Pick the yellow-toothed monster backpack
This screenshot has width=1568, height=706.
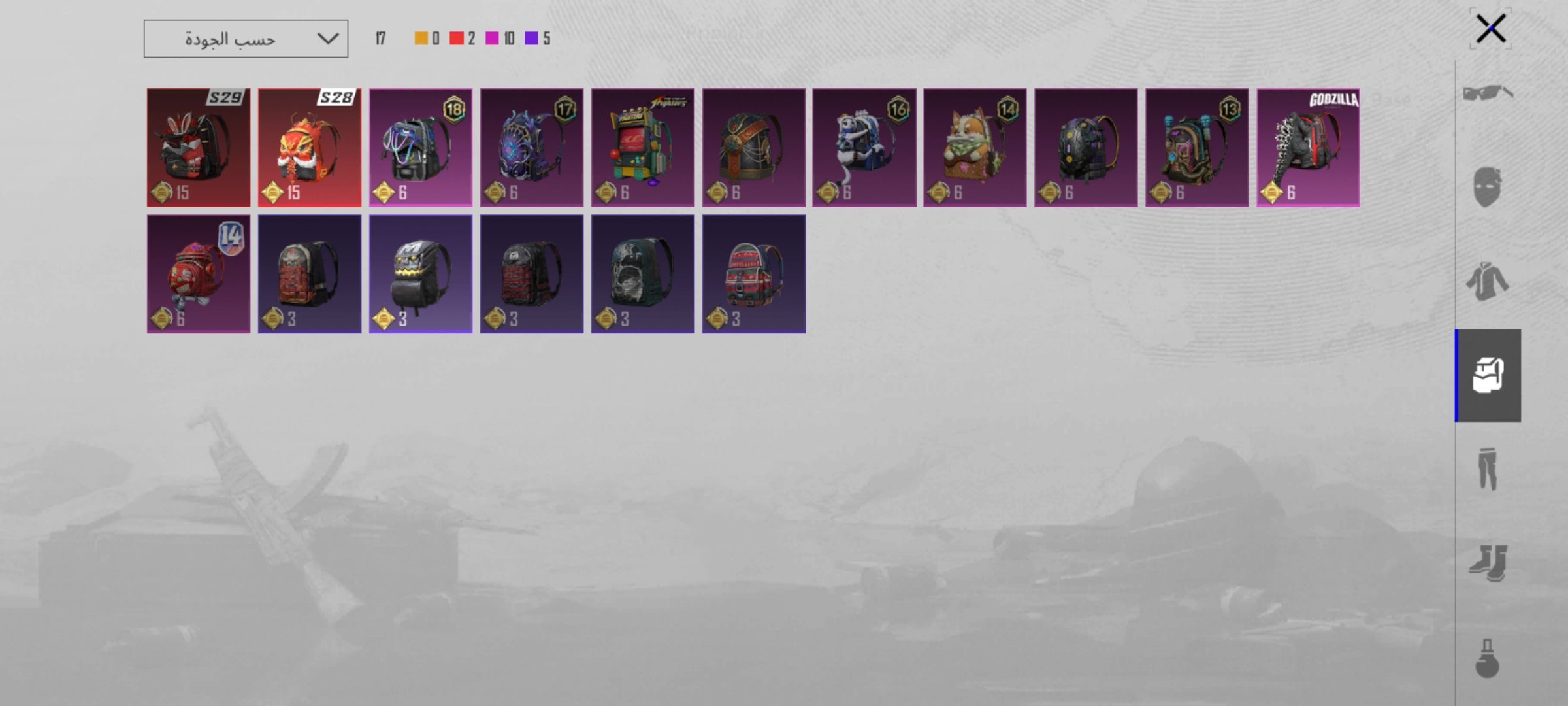pyautogui.click(x=421, y=274)
